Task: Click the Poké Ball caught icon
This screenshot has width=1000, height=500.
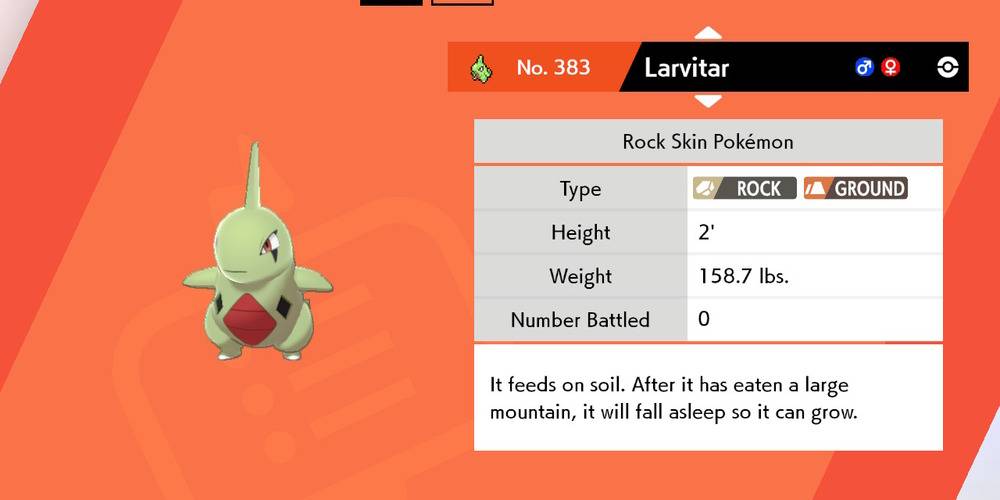Action: pos(948,67)
